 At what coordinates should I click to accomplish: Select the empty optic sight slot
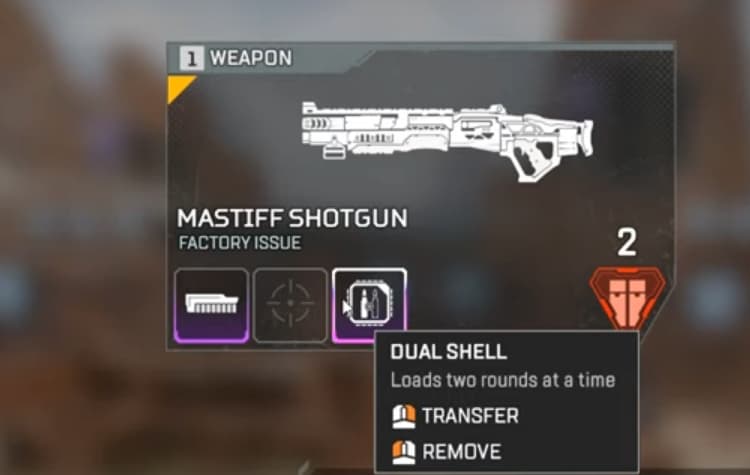click(290, 305)
